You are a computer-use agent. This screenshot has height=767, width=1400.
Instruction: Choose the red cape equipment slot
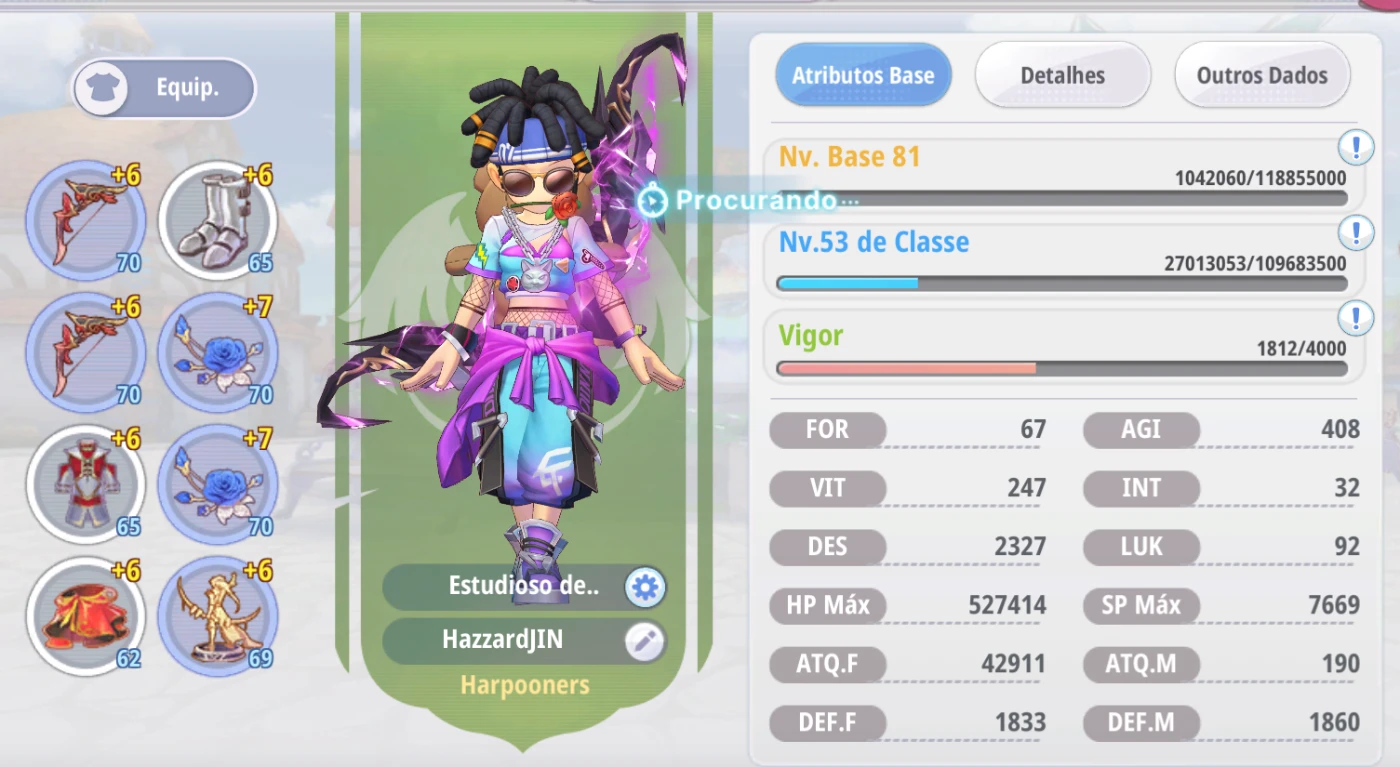pos(86,614)
